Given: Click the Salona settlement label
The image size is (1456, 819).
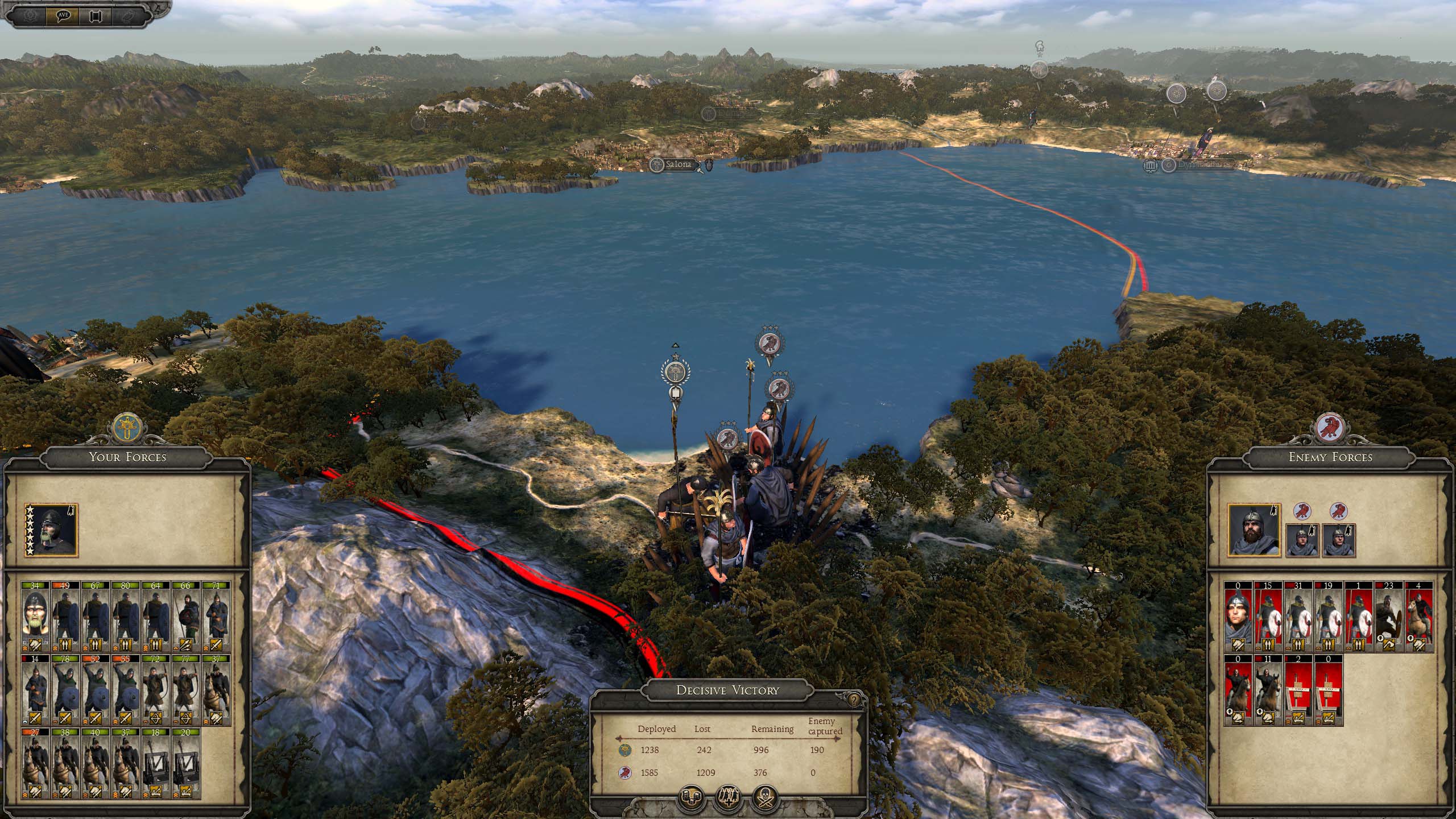Looking at the screenshot, I should tap(677, 165).
